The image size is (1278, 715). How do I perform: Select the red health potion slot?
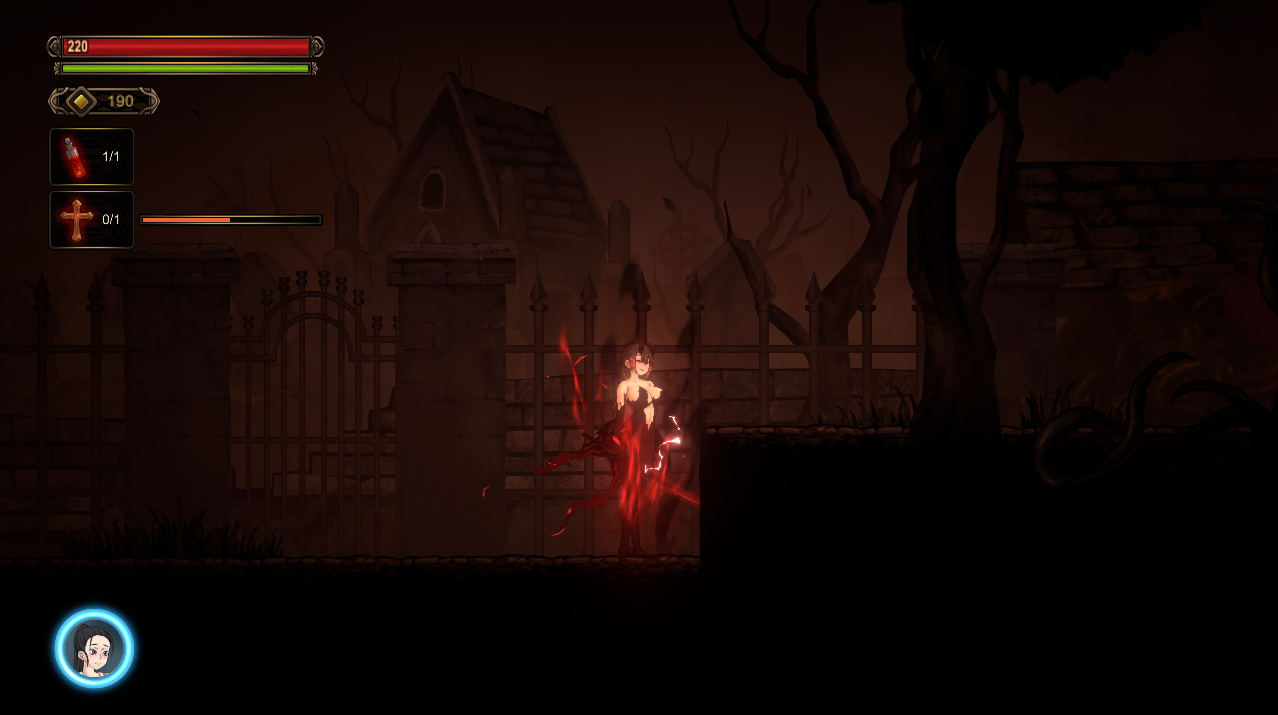click(x=91, y=157)
